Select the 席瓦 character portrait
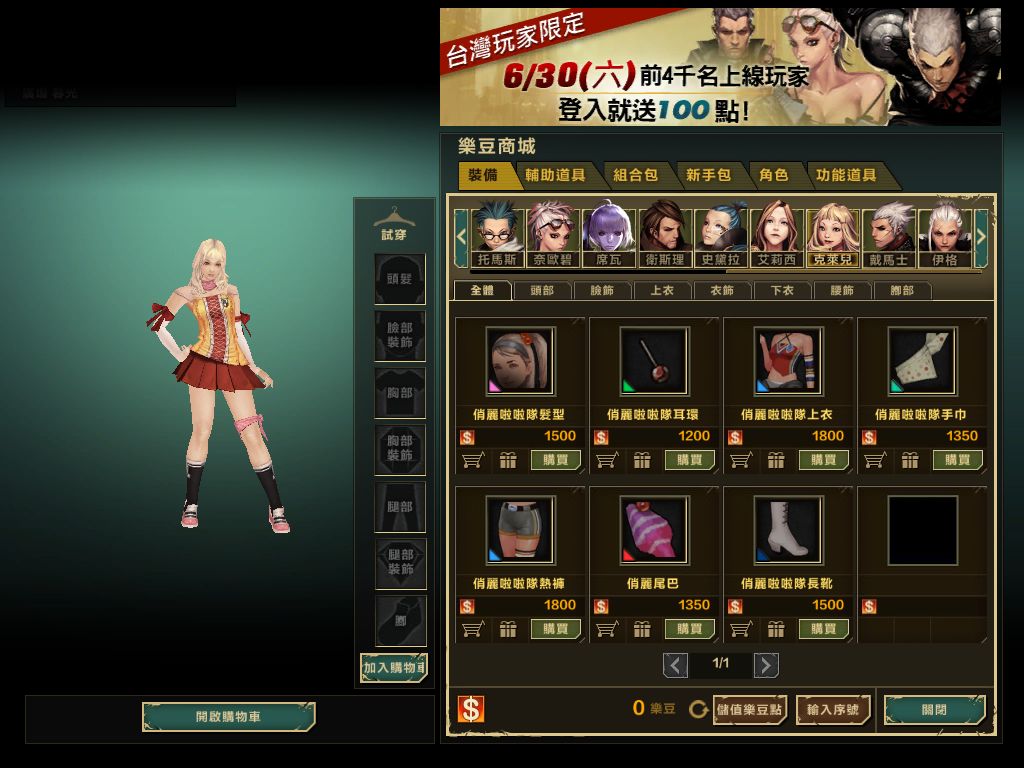 tap(608, 236)
